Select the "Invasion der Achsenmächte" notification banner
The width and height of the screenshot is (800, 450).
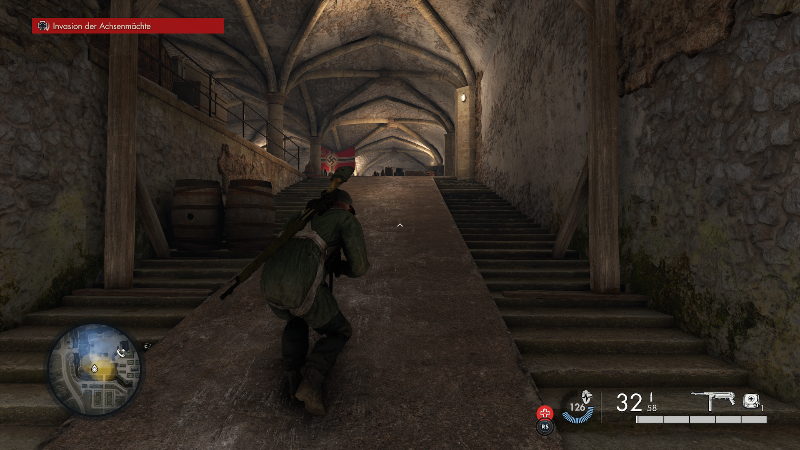click(x=127, y=26)
